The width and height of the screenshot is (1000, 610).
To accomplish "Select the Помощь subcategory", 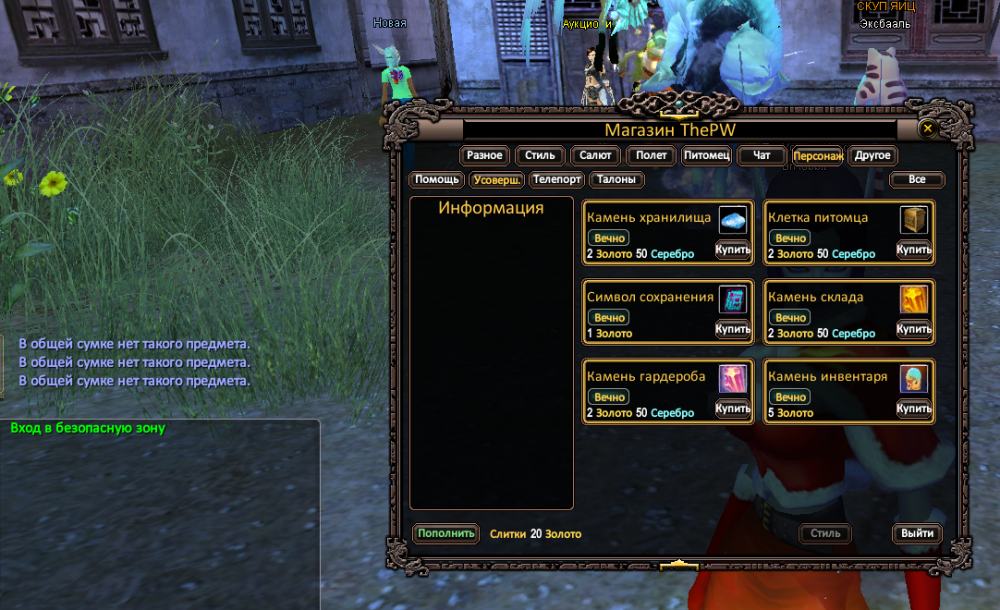I will [437, 180].
